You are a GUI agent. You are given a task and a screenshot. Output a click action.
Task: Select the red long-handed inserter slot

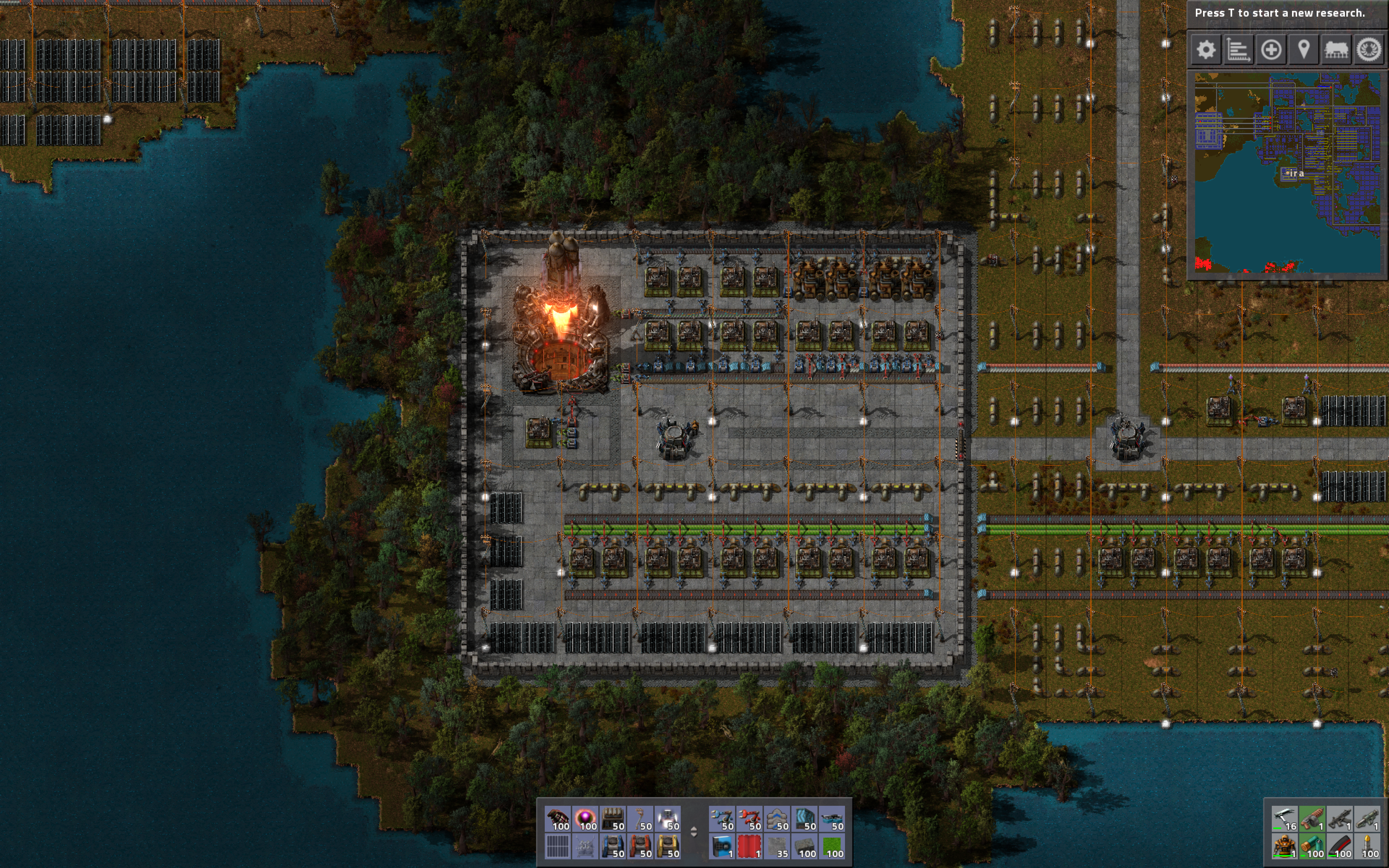pos(749,818)
